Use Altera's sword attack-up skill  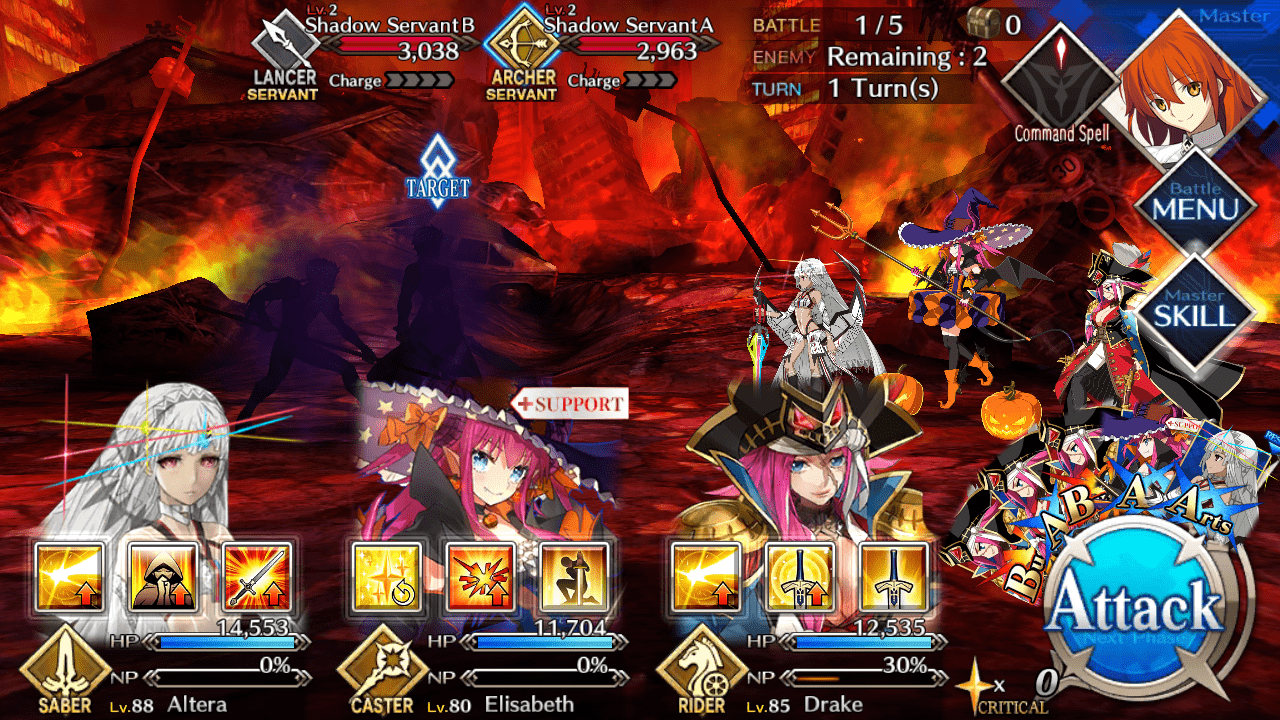pos(258,577)
